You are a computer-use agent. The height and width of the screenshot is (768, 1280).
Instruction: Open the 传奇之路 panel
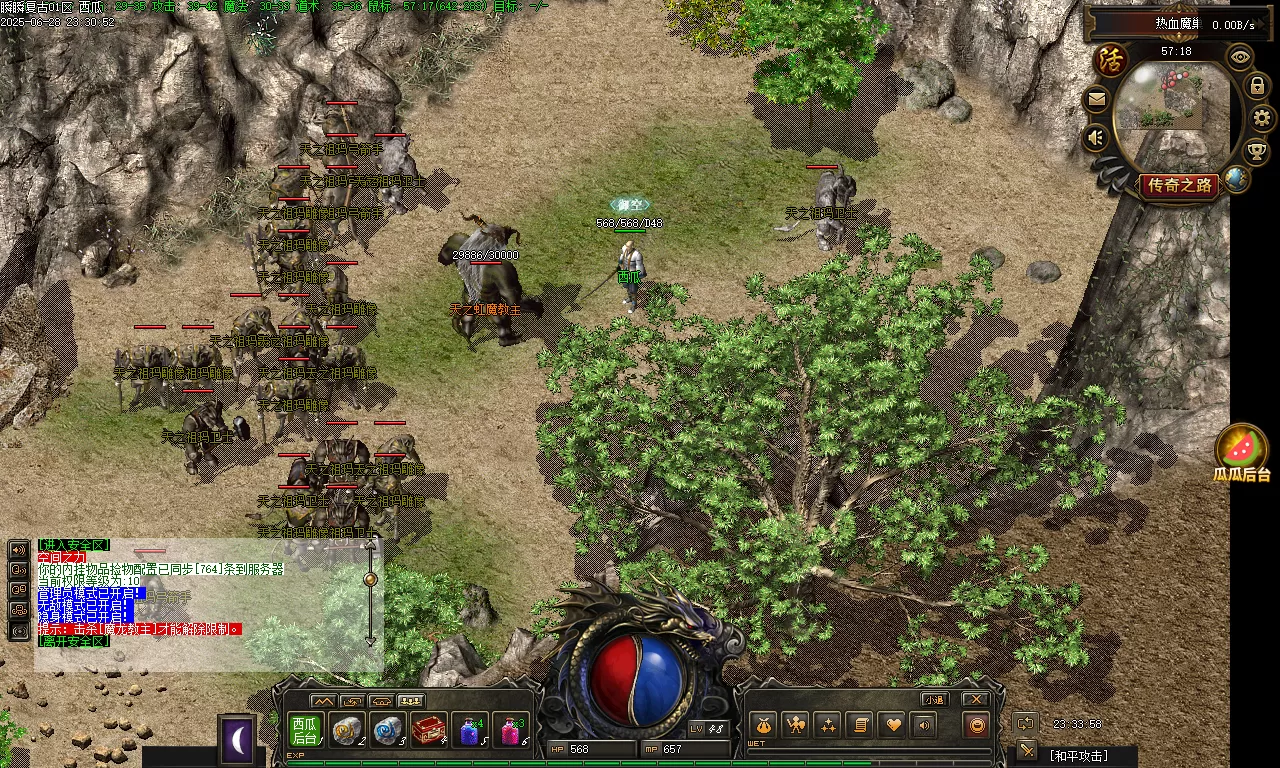1180,186
